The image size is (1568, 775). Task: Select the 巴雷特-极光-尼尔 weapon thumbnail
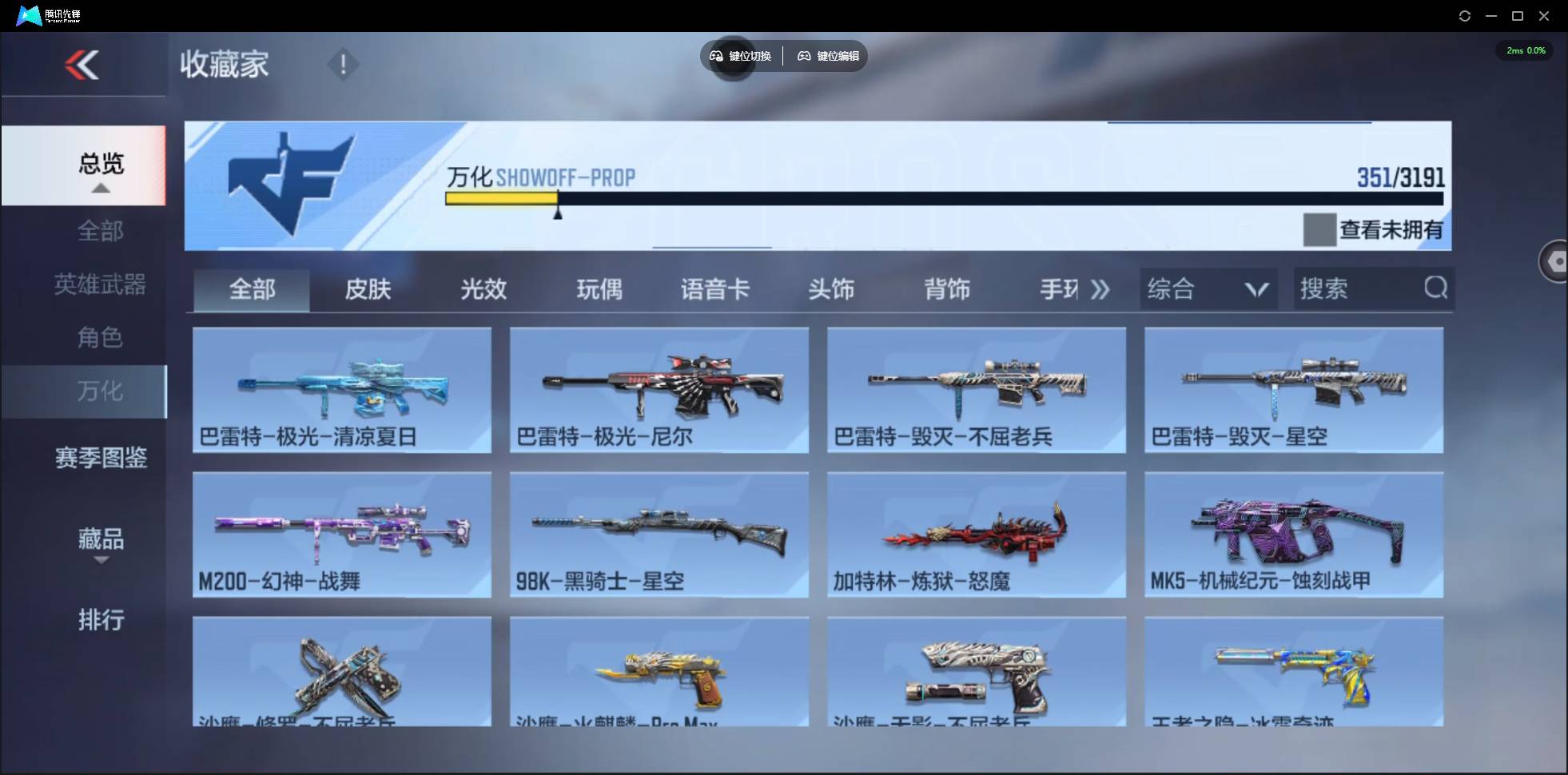(x=658, y=390)
